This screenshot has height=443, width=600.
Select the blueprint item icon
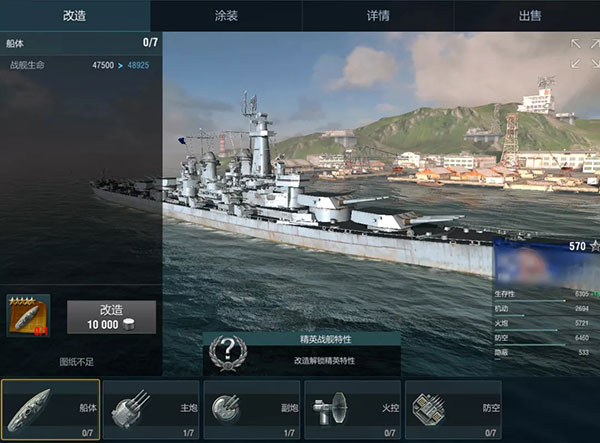coord(28,316)
